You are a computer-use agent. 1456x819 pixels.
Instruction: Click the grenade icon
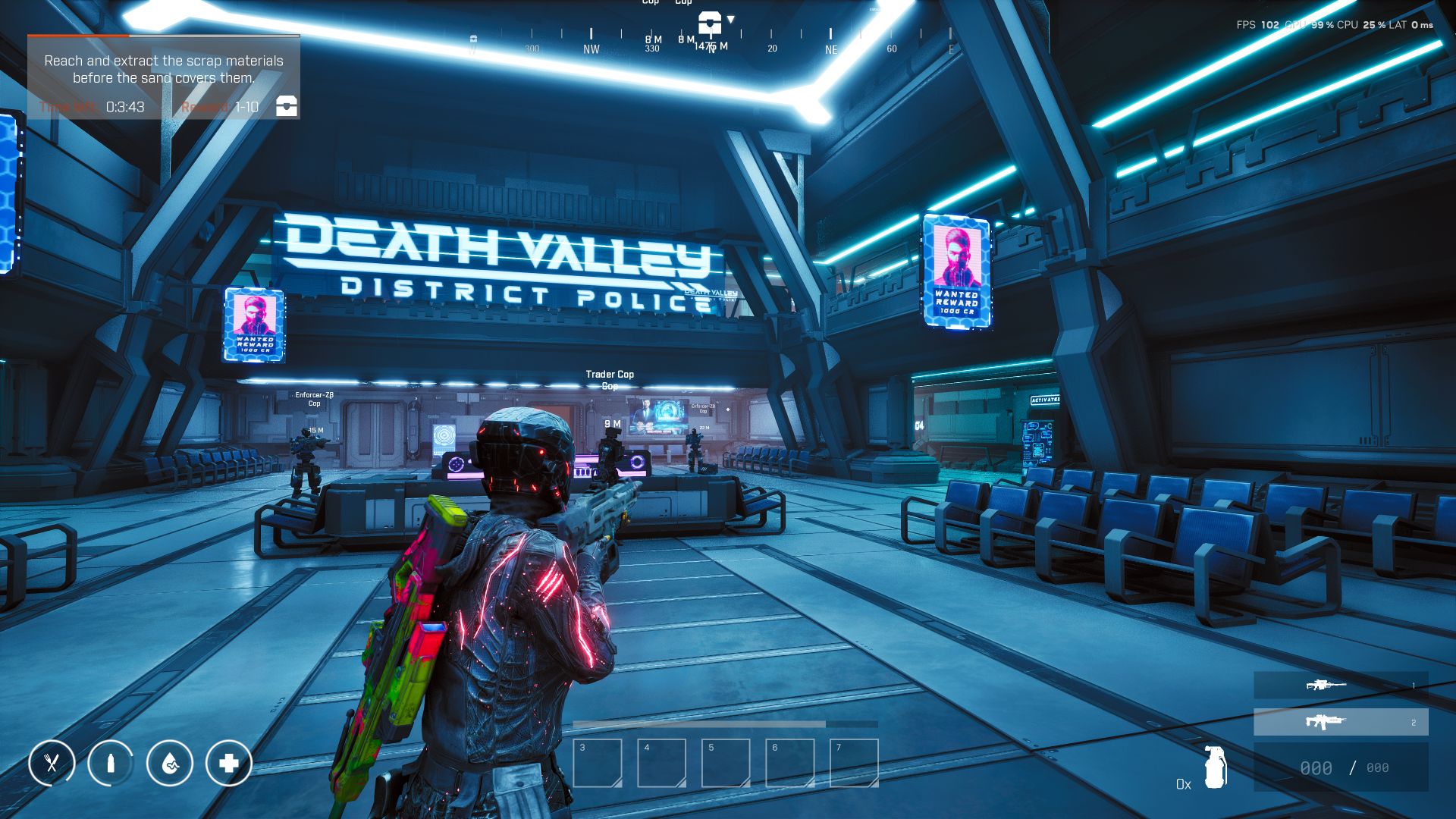(x=1215, y=767)
